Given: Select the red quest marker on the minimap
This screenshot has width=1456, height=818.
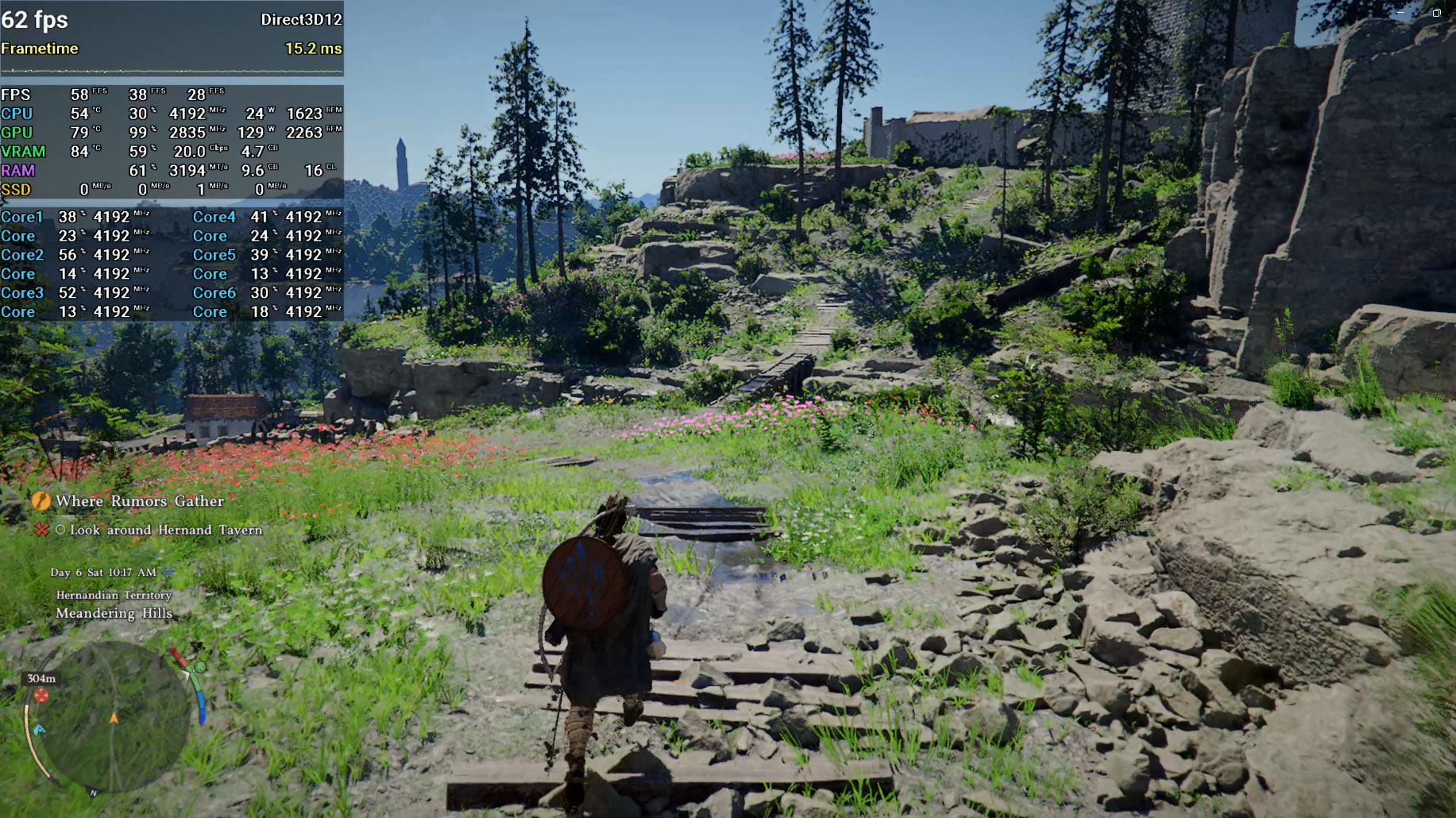Looking at the screenshot, I should pyautogui.click(x=41, y=696).
